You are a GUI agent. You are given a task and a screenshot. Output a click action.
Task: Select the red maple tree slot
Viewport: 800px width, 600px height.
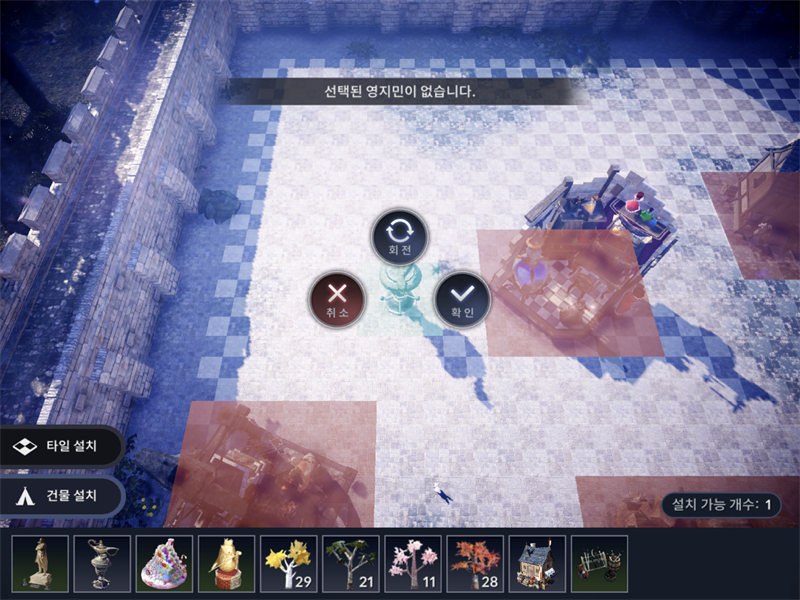click(475, 563)
